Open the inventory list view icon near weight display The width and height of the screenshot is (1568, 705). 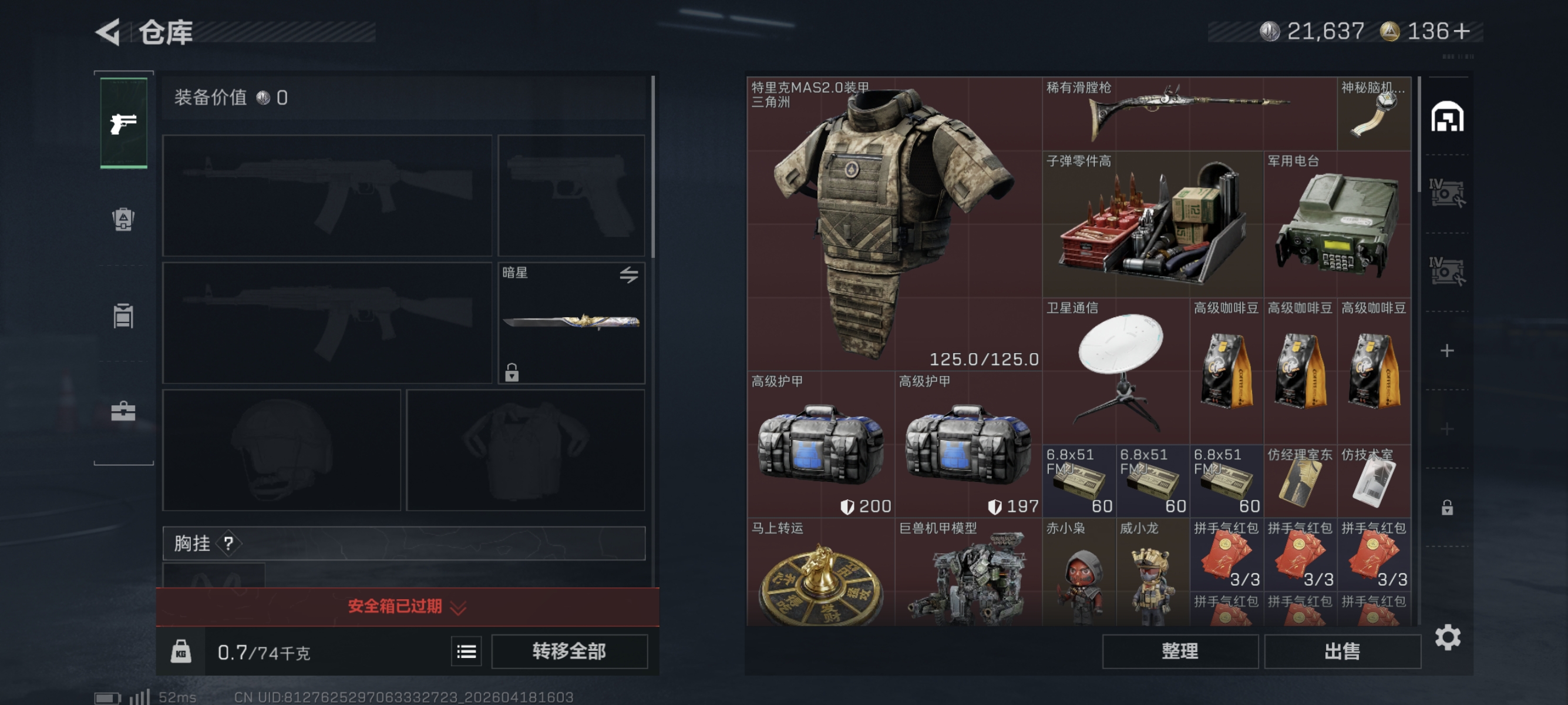(466, 651)
